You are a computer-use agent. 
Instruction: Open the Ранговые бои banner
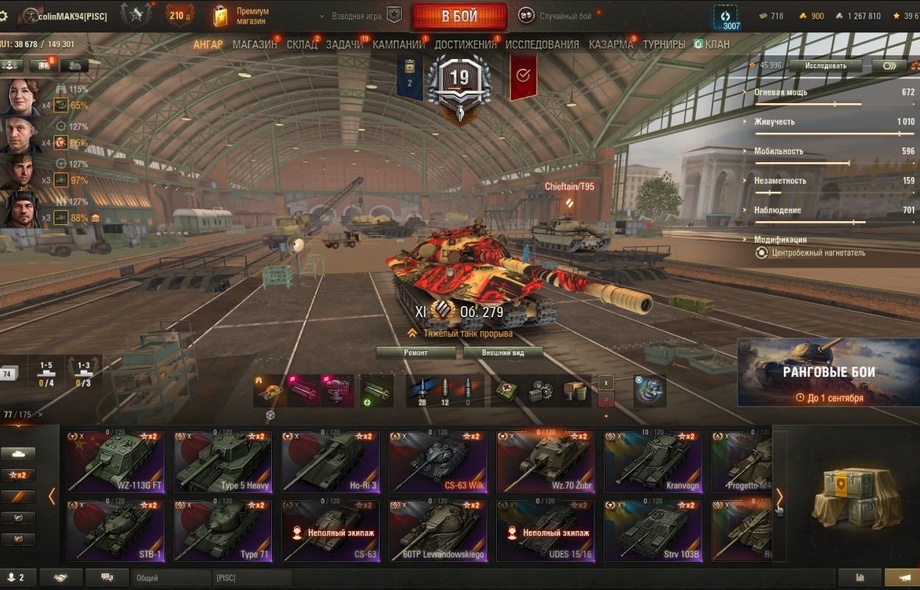click(828, 374)
